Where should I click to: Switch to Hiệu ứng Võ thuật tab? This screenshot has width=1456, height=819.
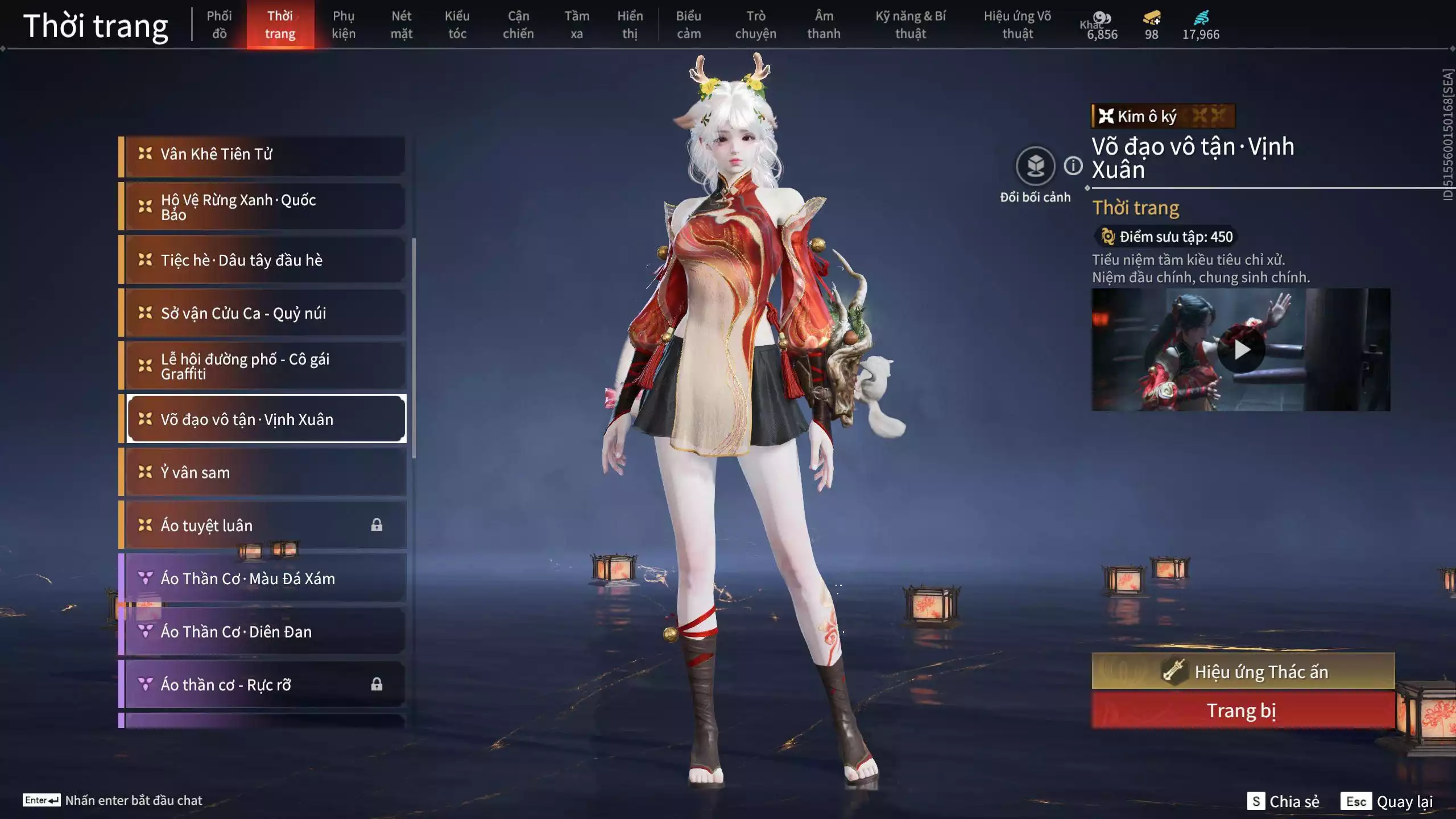1016,24
